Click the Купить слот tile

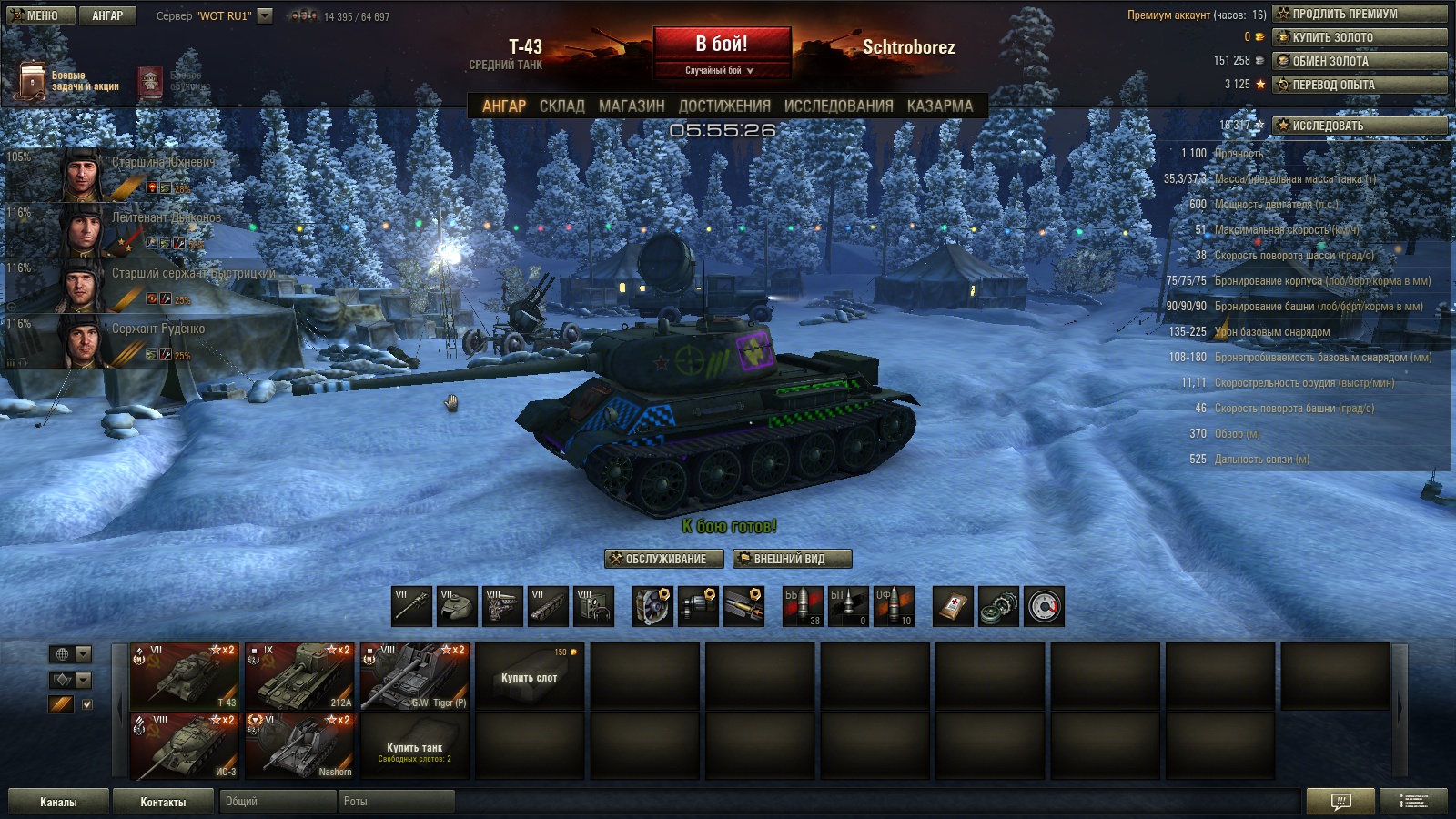pyautogui.click(x=530, y=676)
